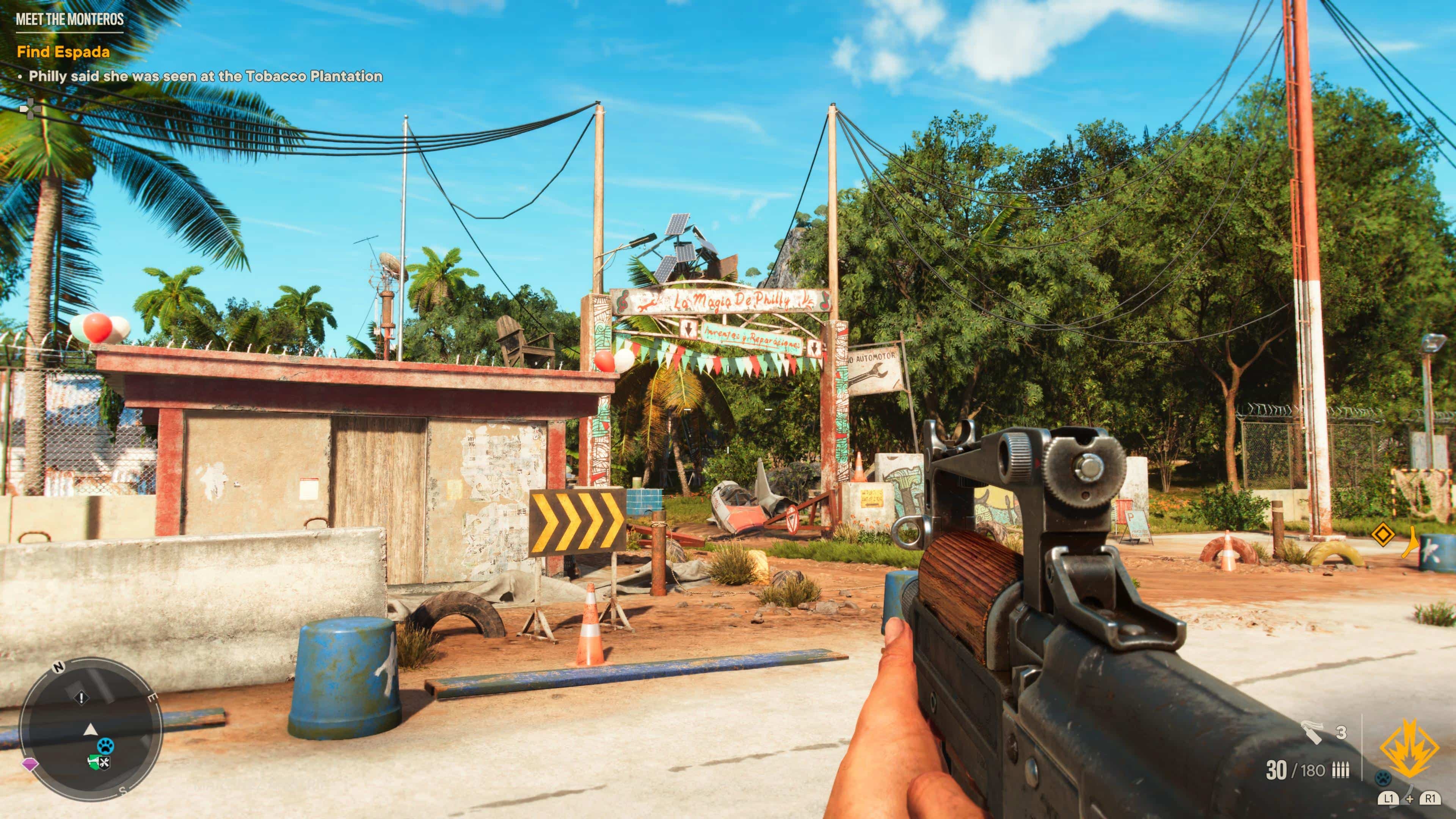The height and width of the screenshot is (819, 1456).
Task: Open the Meet the Monteros mission title
Action: 69,19
